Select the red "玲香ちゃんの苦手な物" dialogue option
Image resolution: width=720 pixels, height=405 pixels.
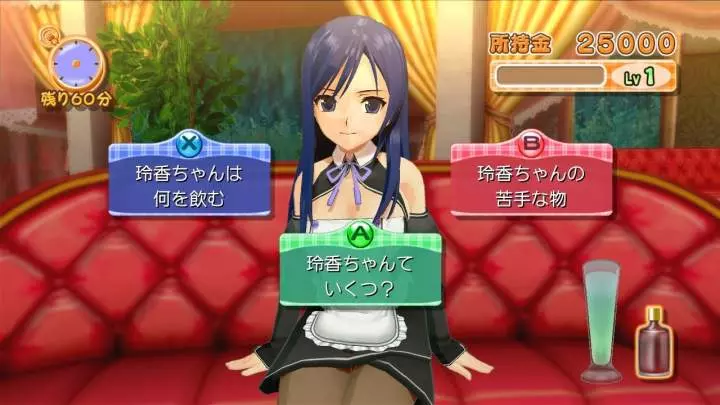pos(530,184)
